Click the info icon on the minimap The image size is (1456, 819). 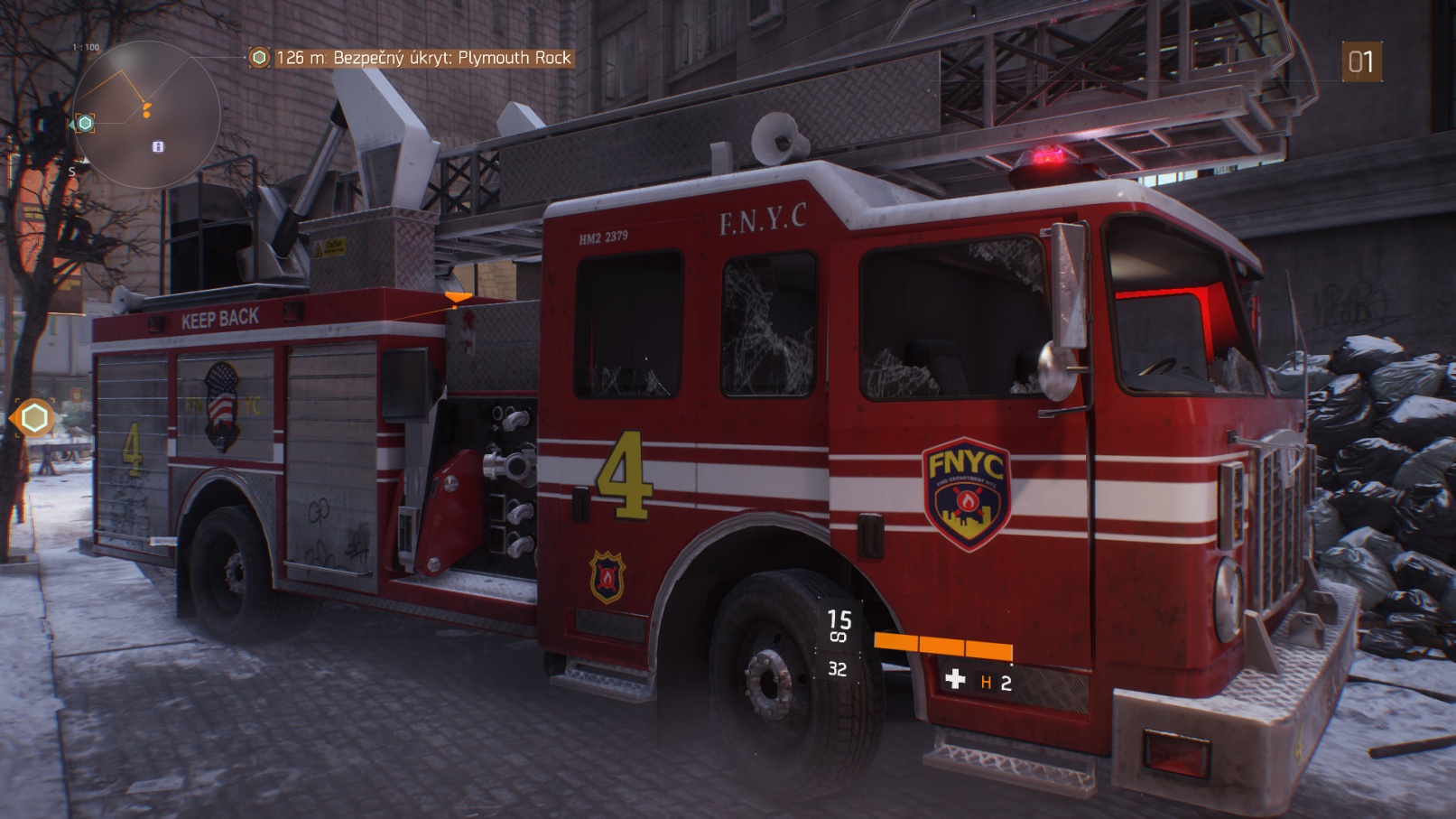pos(158,146)
